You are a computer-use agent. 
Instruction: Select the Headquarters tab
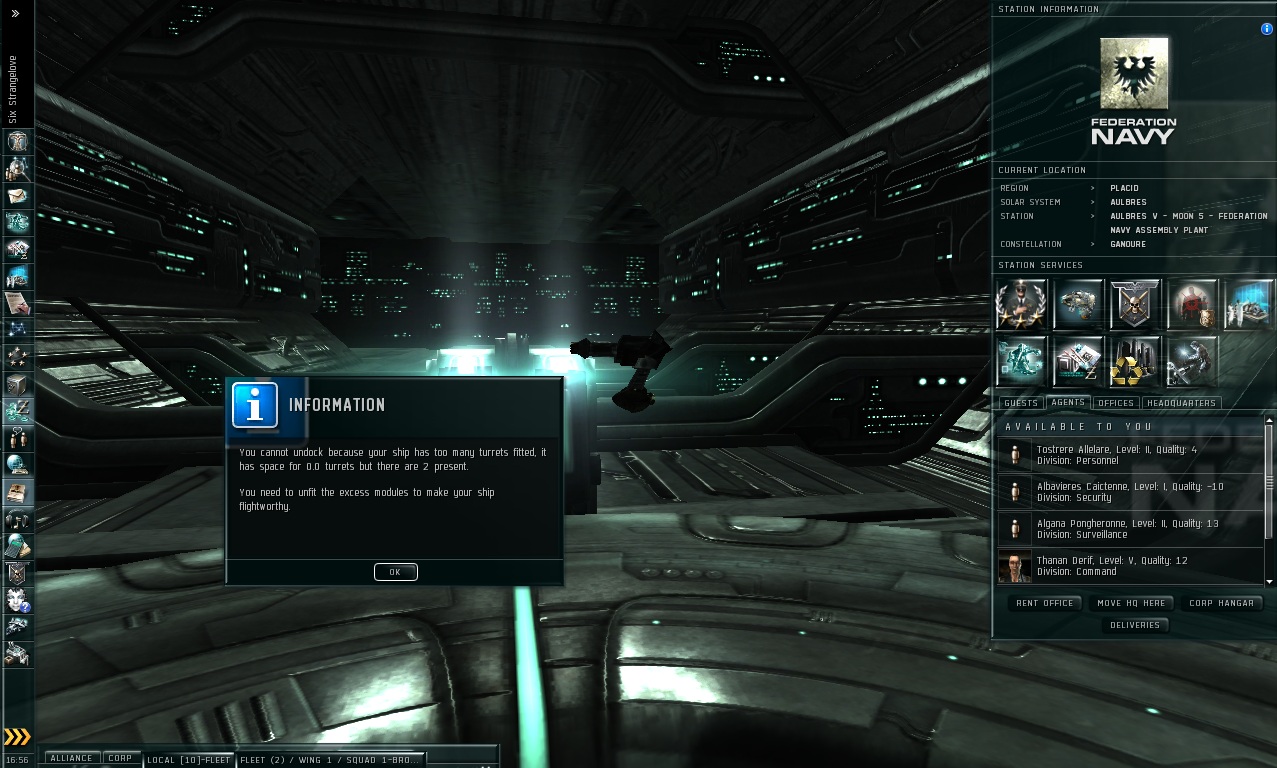pyautogui.click(x=1181, y=403)
